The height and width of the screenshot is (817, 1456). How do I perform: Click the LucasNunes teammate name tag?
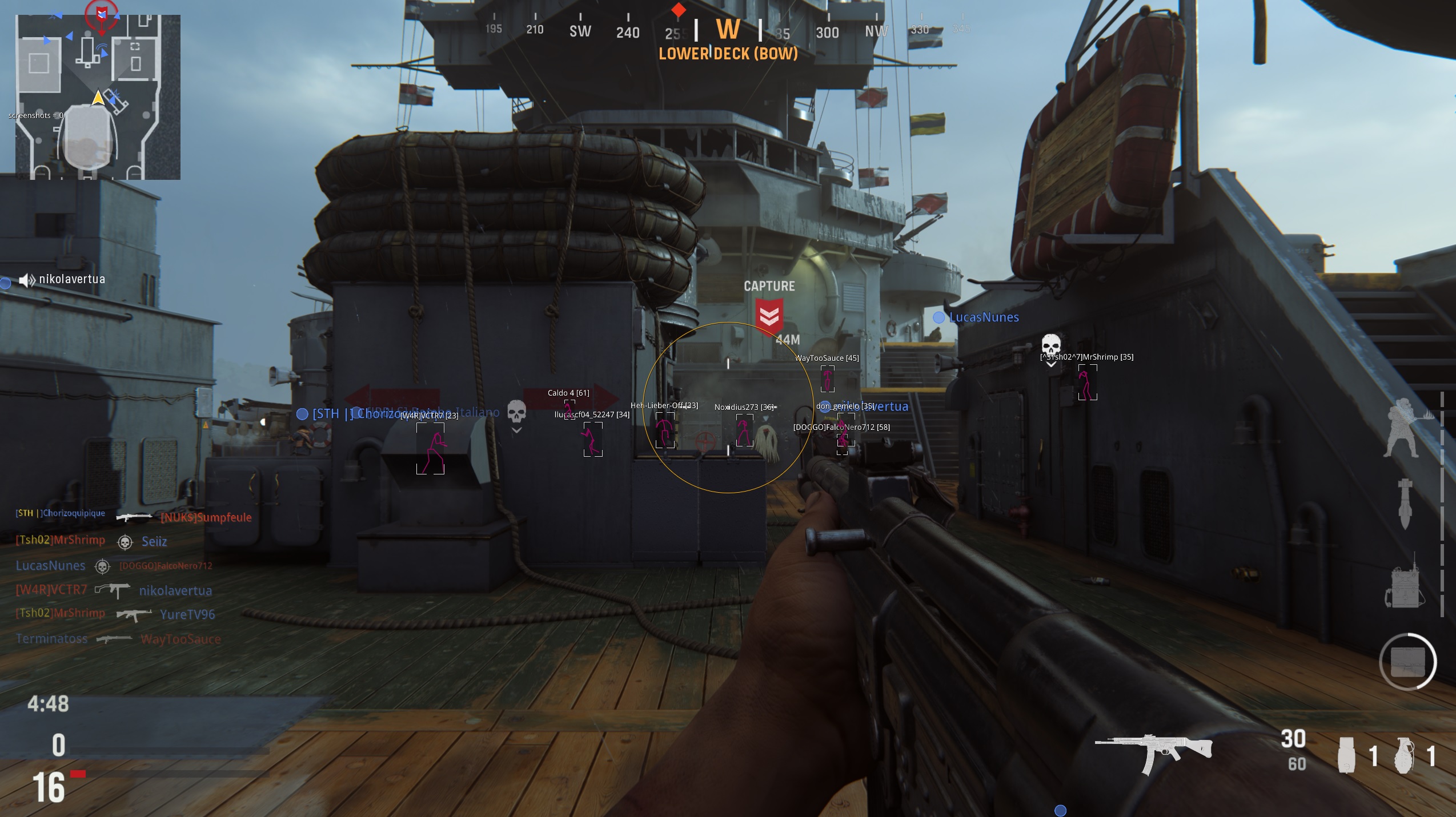click(x=983, y=317)
